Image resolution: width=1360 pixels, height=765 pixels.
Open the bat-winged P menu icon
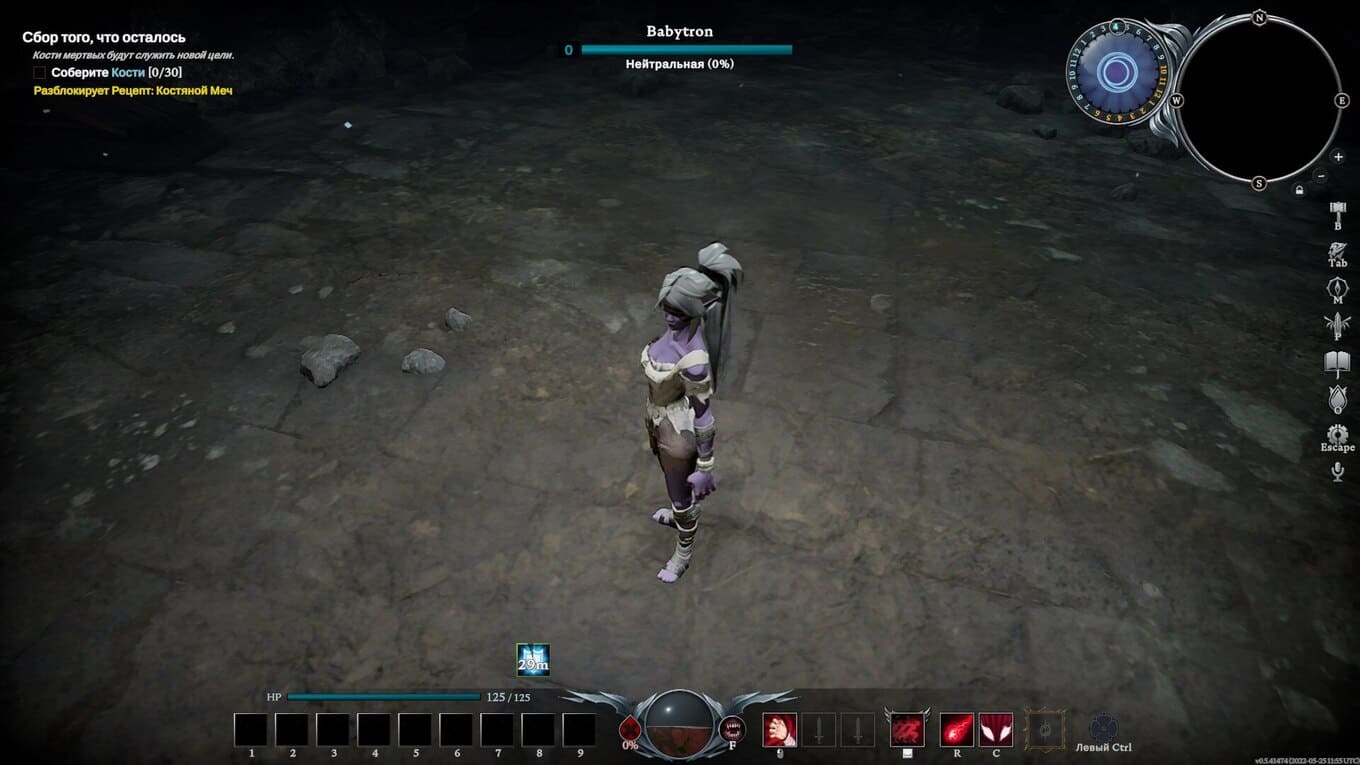(1338, 324)
